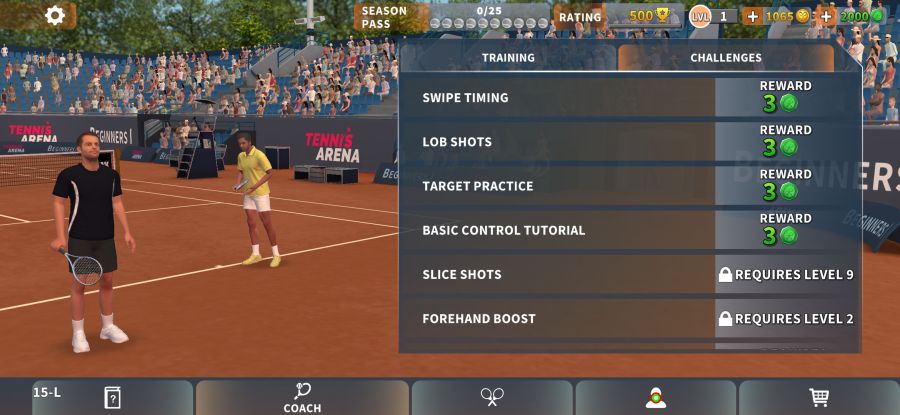Open the card pack tab in bottom bar
Viewport: 900px width, 415px height.
112,397
